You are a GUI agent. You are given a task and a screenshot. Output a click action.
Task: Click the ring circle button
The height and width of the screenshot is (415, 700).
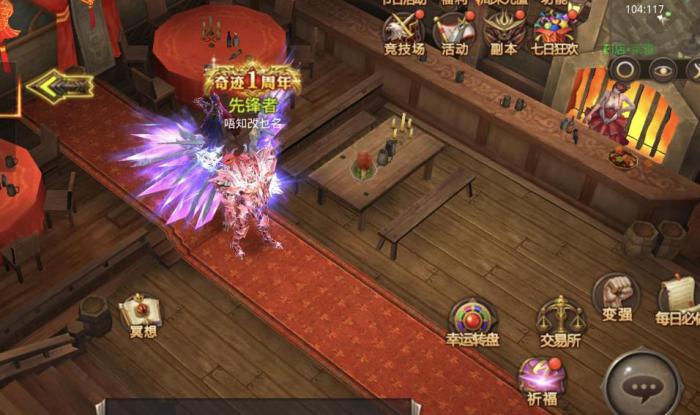tap(624, 69)
